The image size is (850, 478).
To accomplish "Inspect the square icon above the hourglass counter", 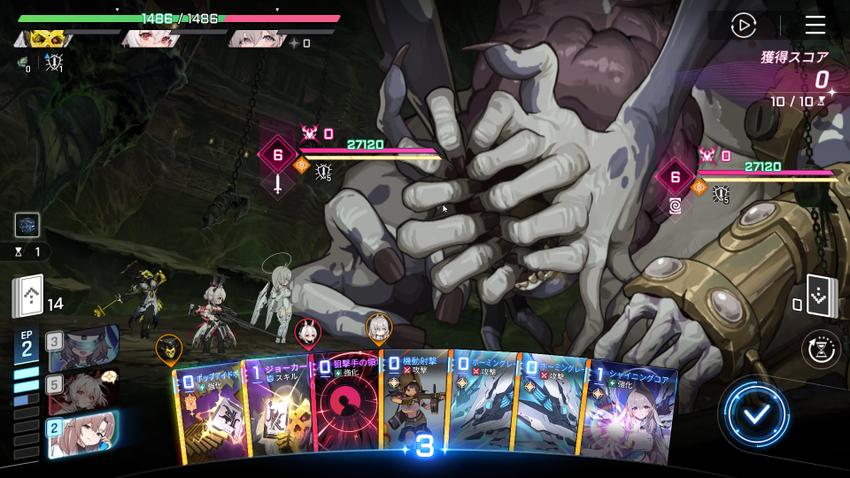I will click(27, 224).
